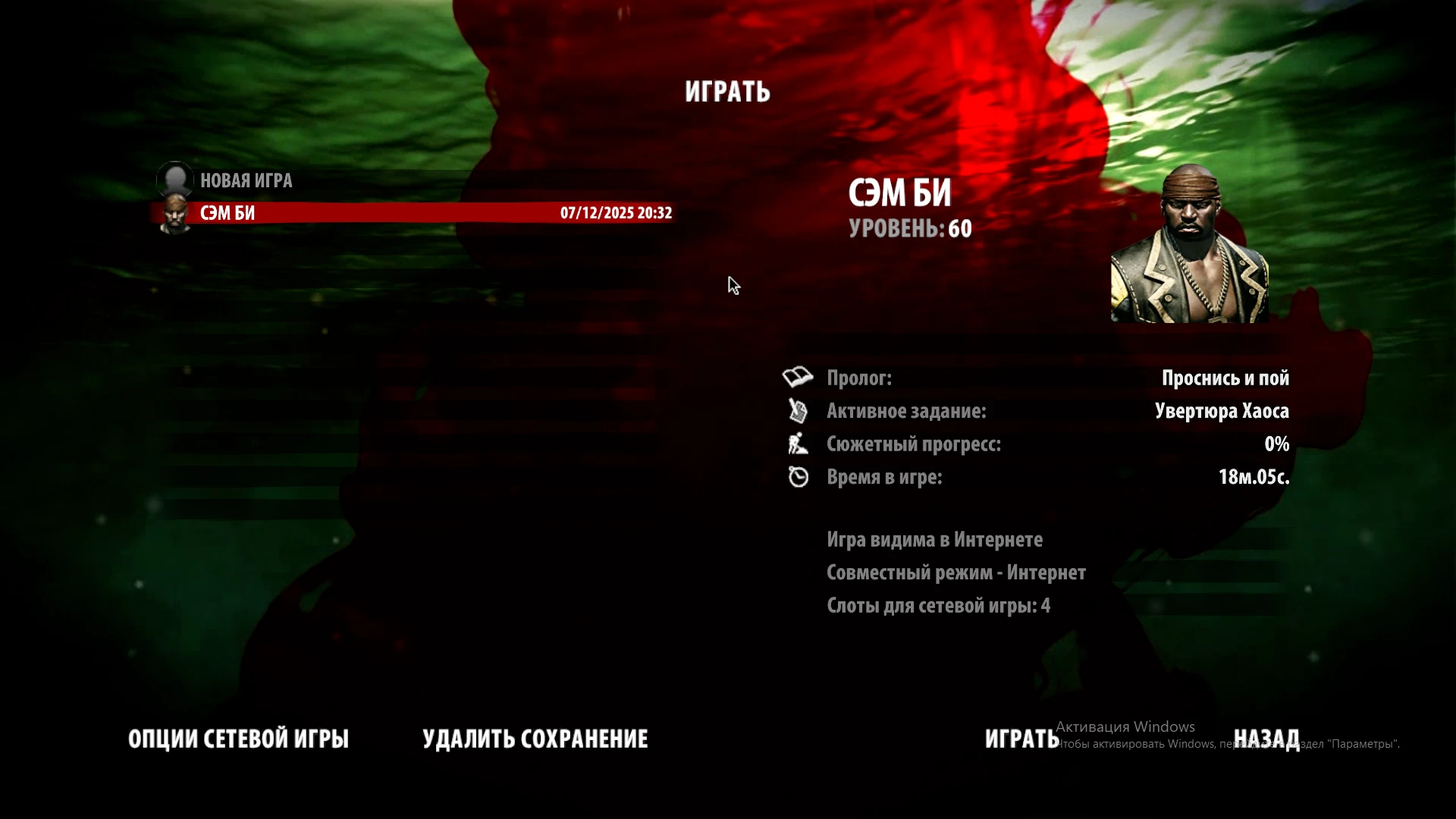Select the ИГРАТЬ menu header

[728, 92]
